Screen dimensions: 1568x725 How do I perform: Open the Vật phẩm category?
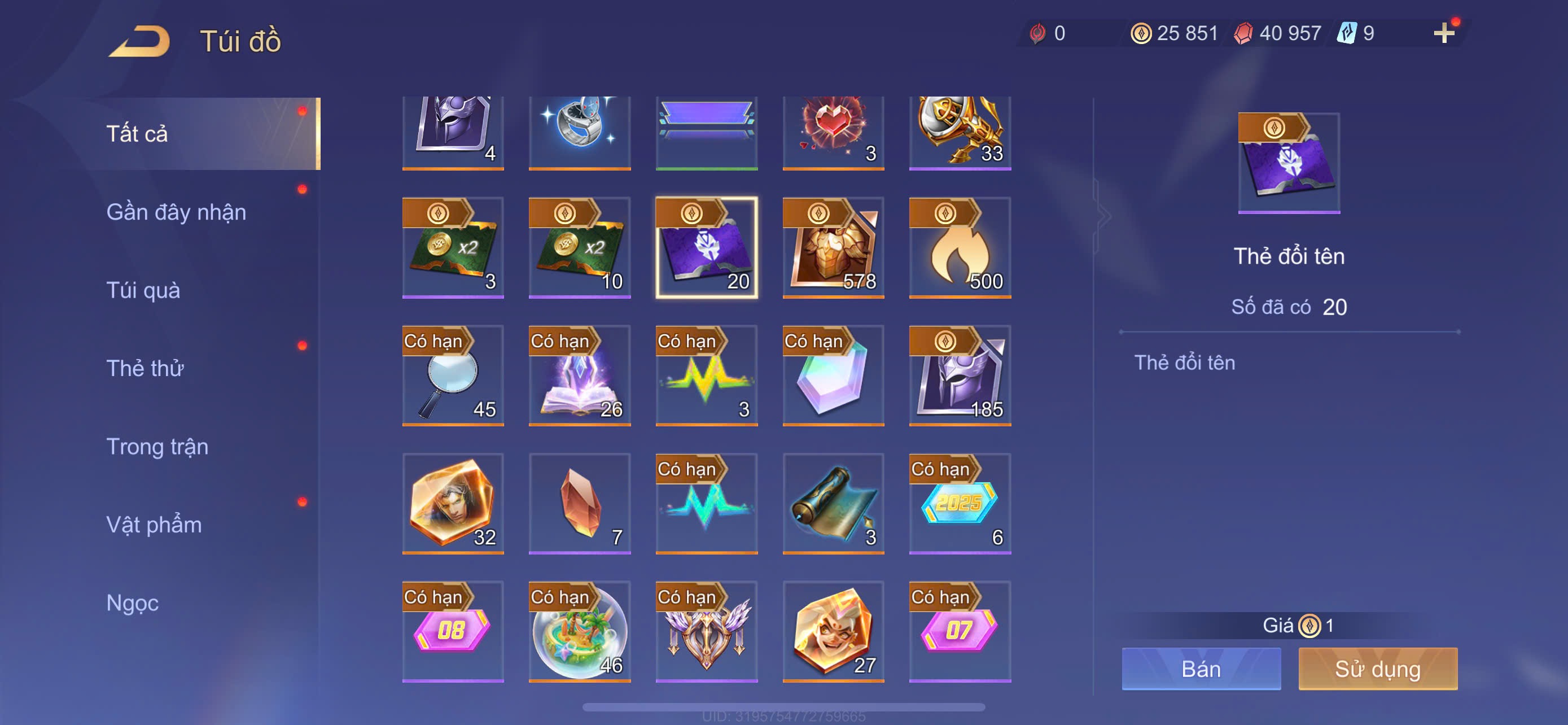tap(154, 525)
